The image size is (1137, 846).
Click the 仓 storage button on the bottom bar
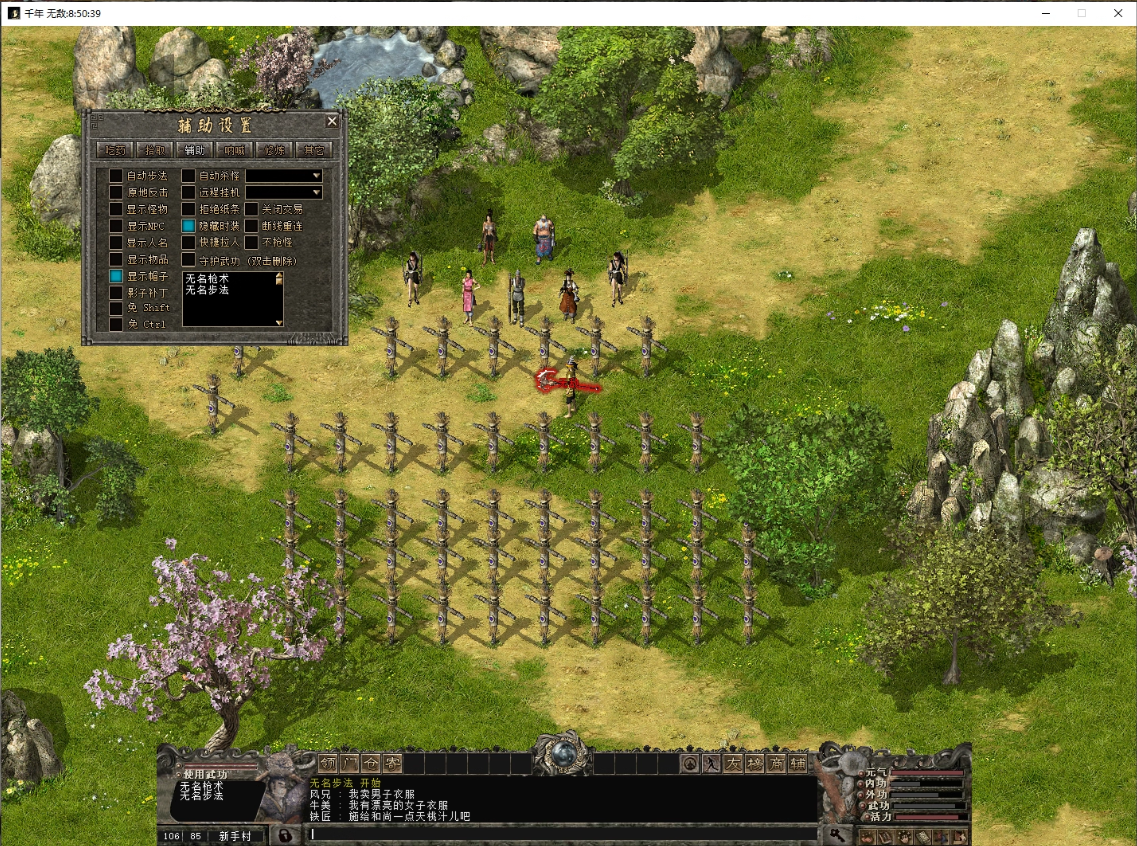[371, 763]
